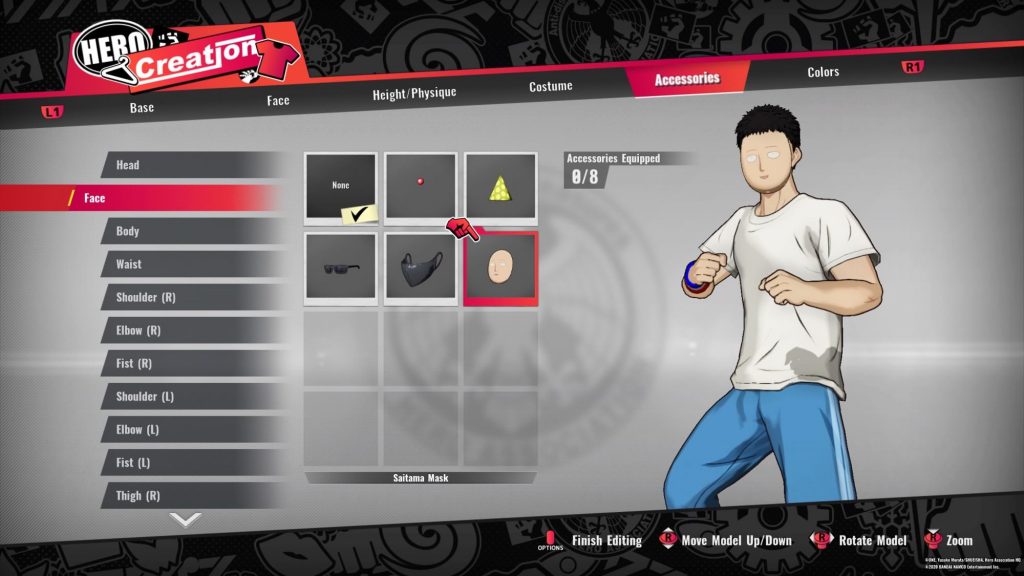Image resolution: width=1024 pixels, height=576 pixels.
Task: Go to the Height/Physique tab
Action: pyautogui.click(x=414, y=93)
